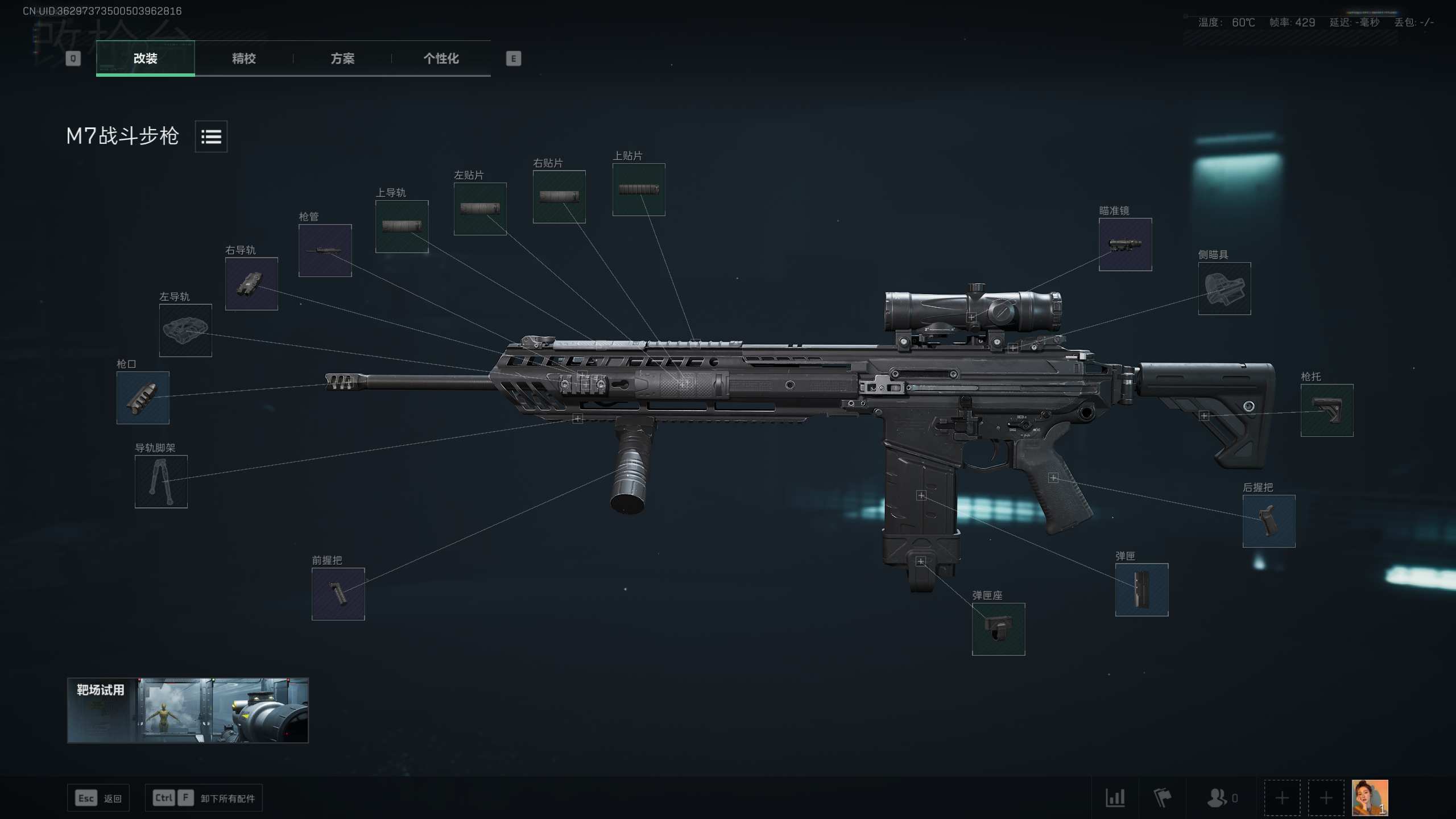Viewport: 1456px width, 819px height.
Task: Select the 个性化 tab
Action: [441, 59]
